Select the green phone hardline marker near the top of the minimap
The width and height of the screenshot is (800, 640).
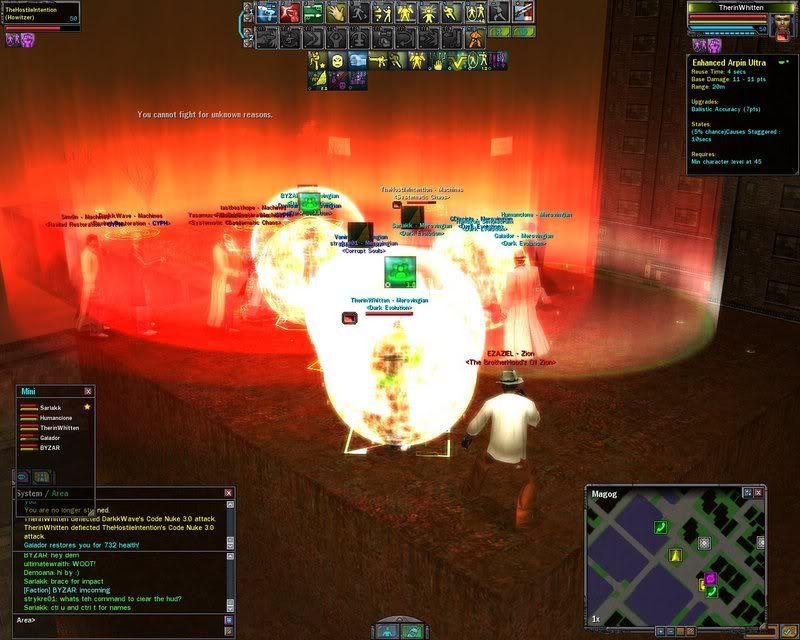660,527
